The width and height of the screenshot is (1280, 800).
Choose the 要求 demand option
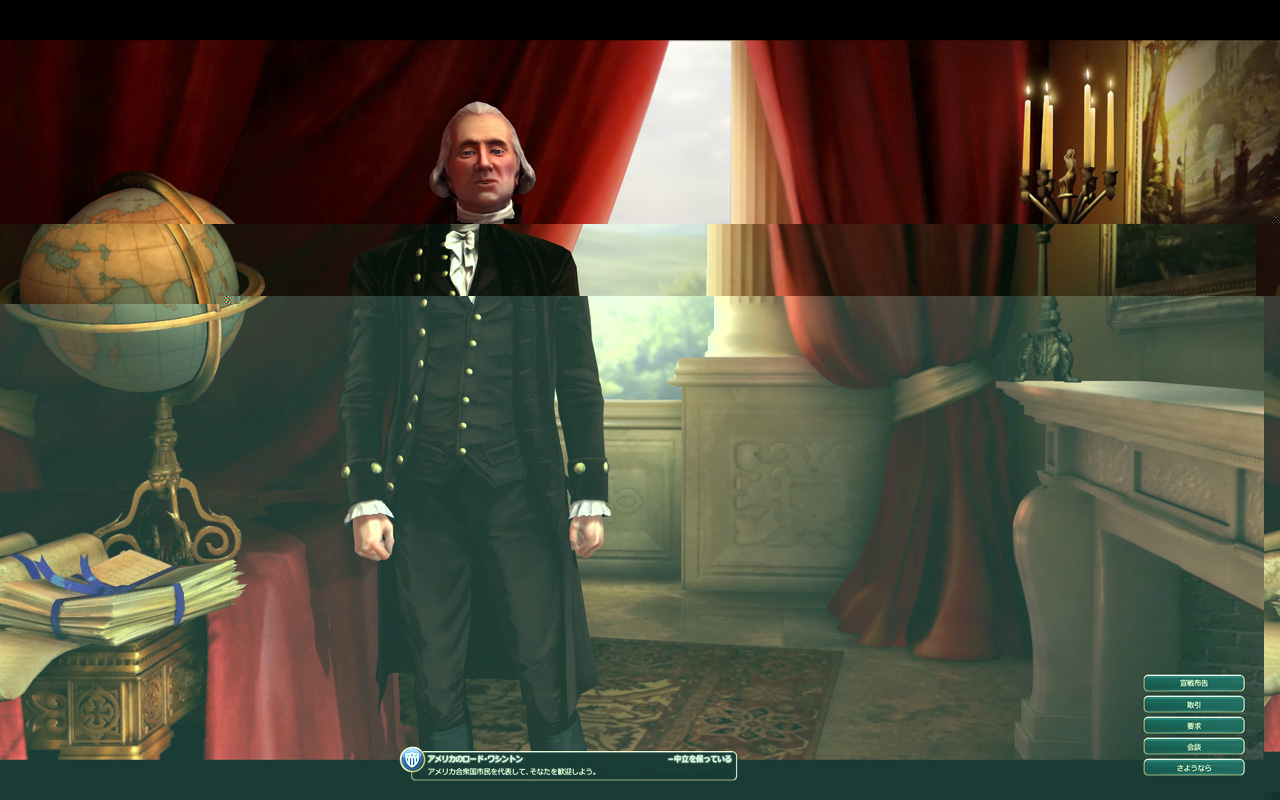1193,725
